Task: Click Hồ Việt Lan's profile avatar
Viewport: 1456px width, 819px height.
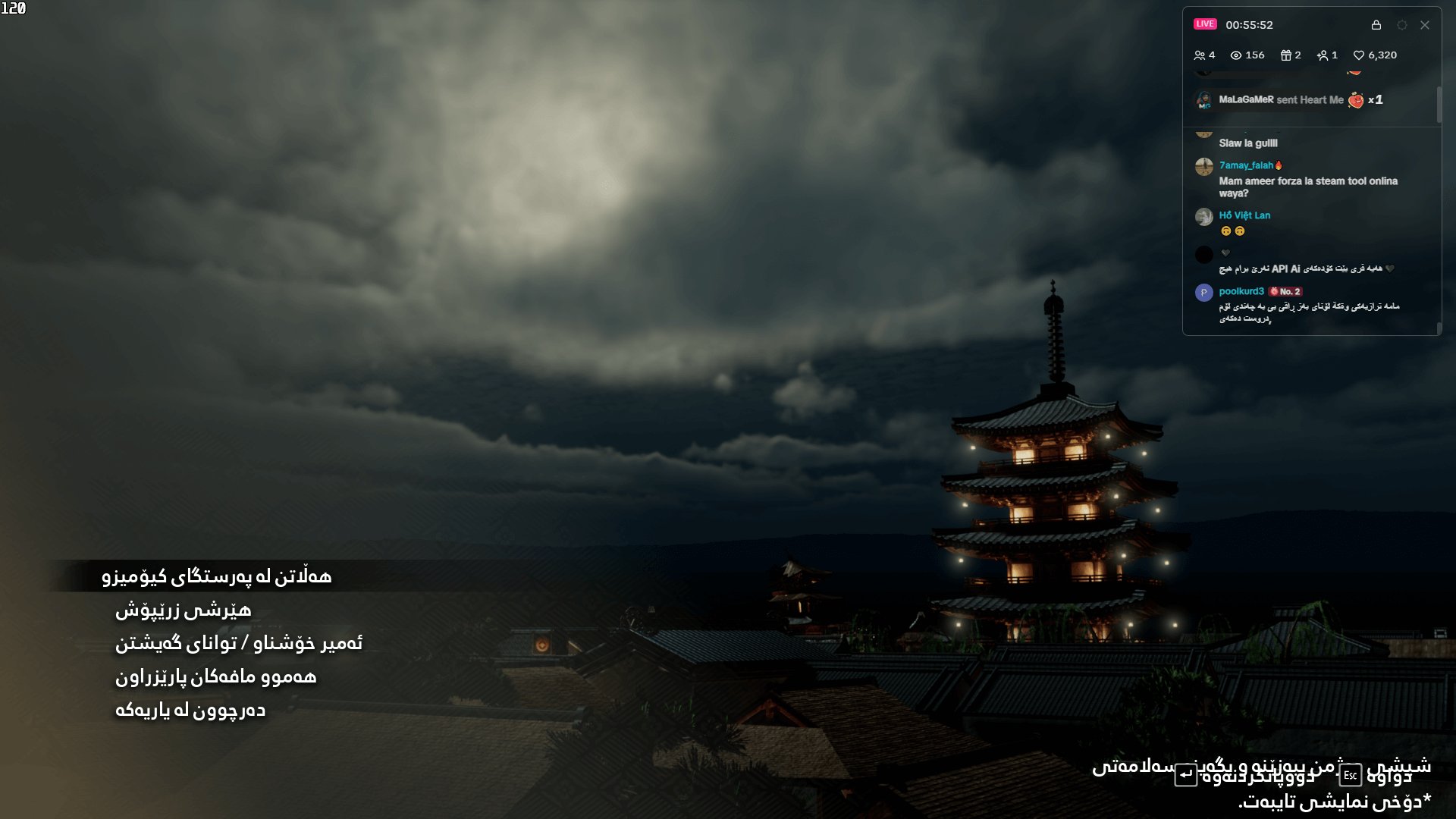Action: [1204, 216]
